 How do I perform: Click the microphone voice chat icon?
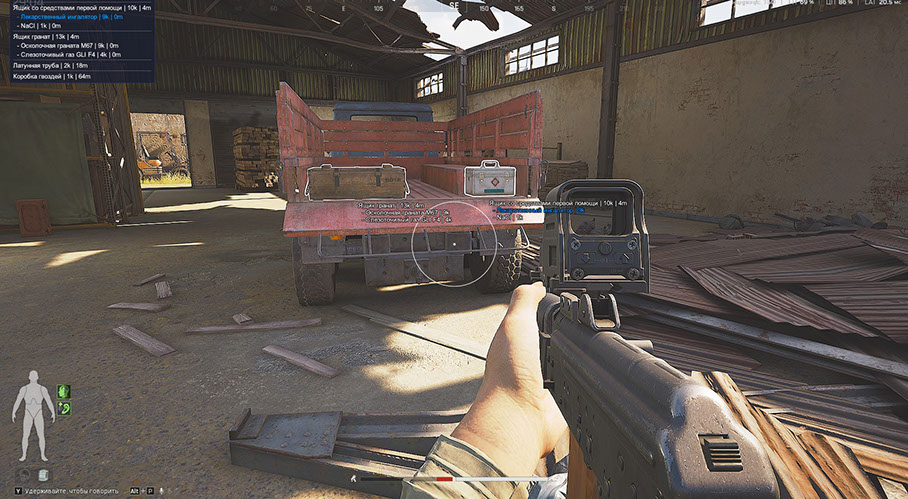point(161,492)
